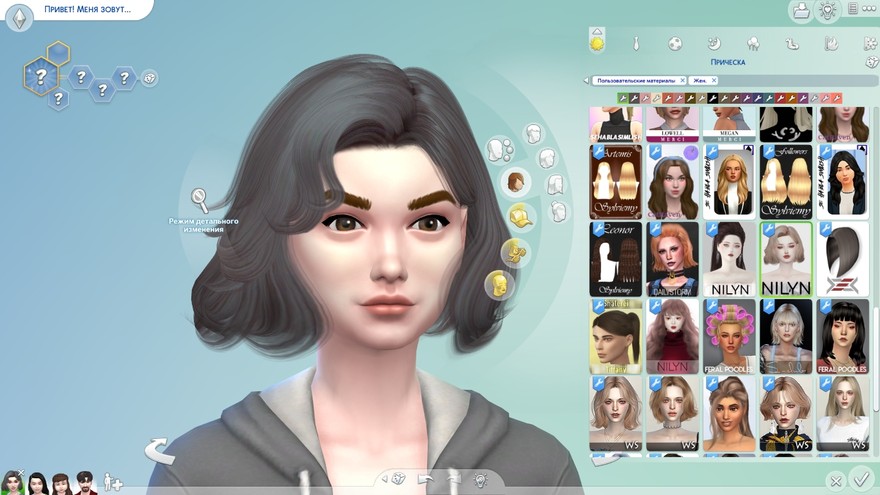Choose the sleepwear moon outfit category
The width and height of the screenshot is (880, 495).
pos(714,44)
